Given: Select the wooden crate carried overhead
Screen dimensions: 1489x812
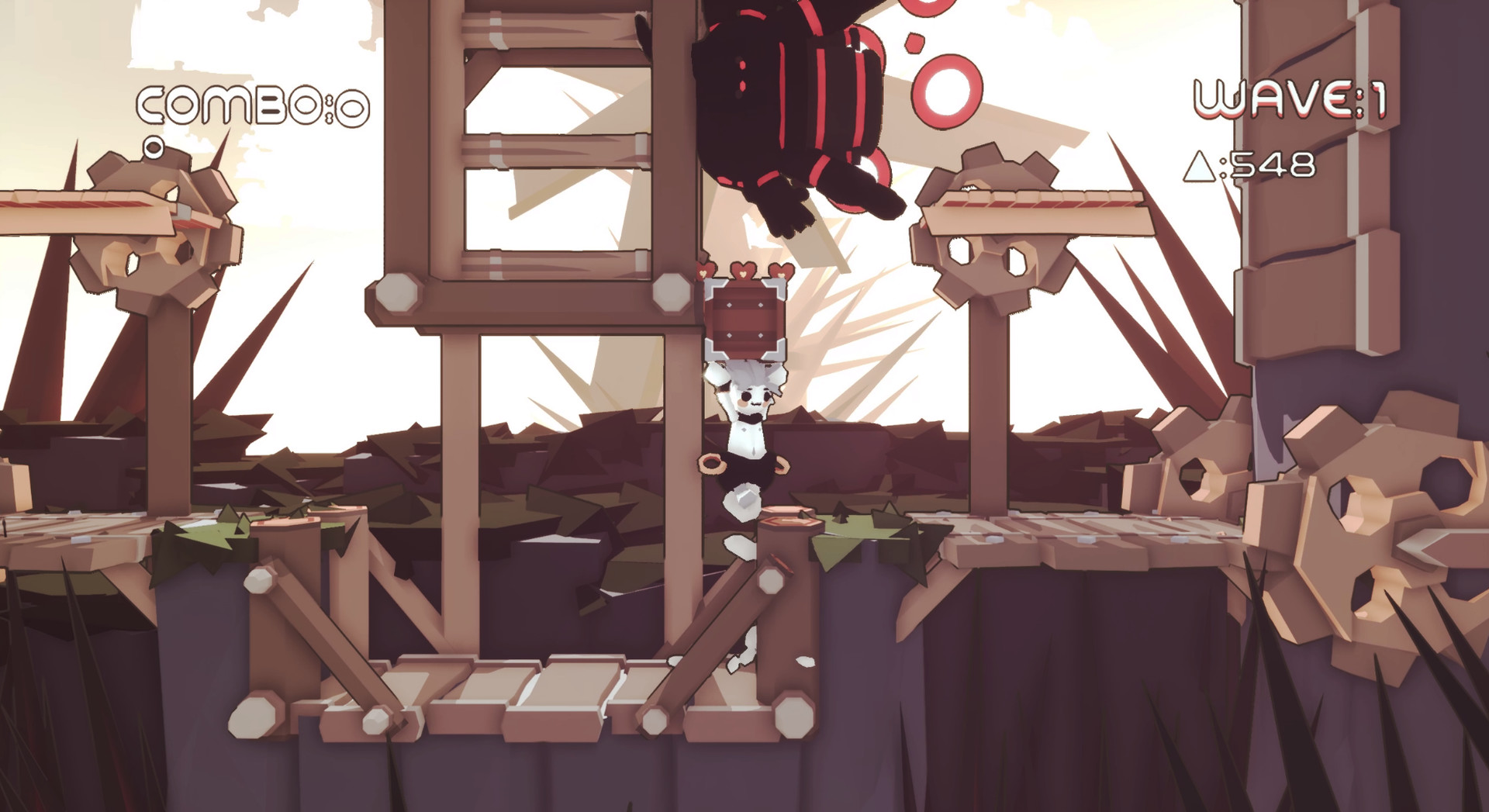Looking at the screenshot, I should pos(746,320).
